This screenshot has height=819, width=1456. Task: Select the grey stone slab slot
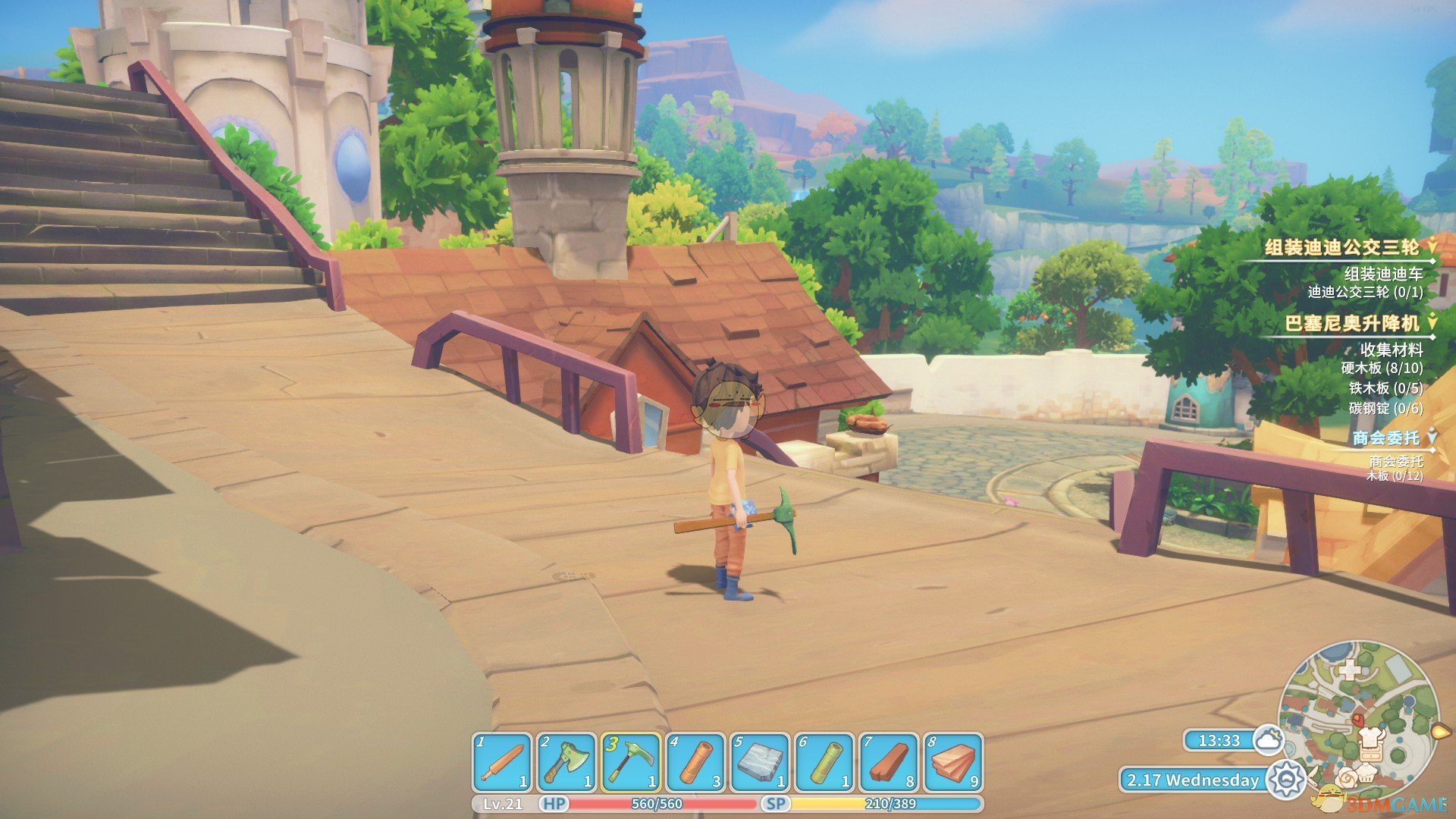pyautogui.click(x=760, y=762)
